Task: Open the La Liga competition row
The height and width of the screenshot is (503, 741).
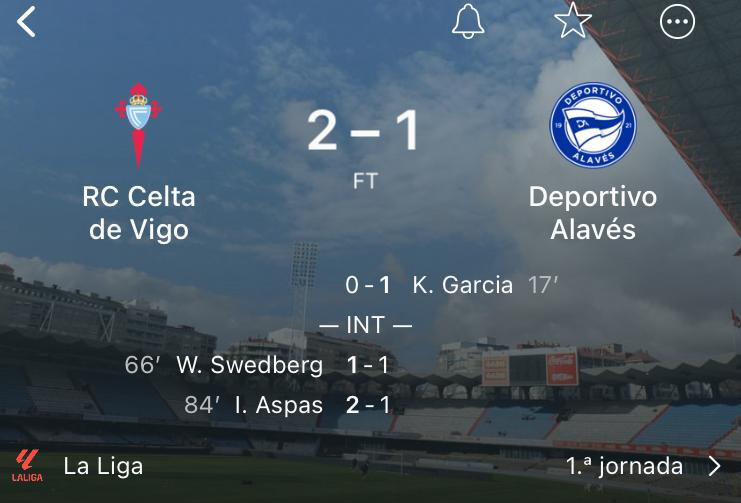Action: [x=103, y=466]
